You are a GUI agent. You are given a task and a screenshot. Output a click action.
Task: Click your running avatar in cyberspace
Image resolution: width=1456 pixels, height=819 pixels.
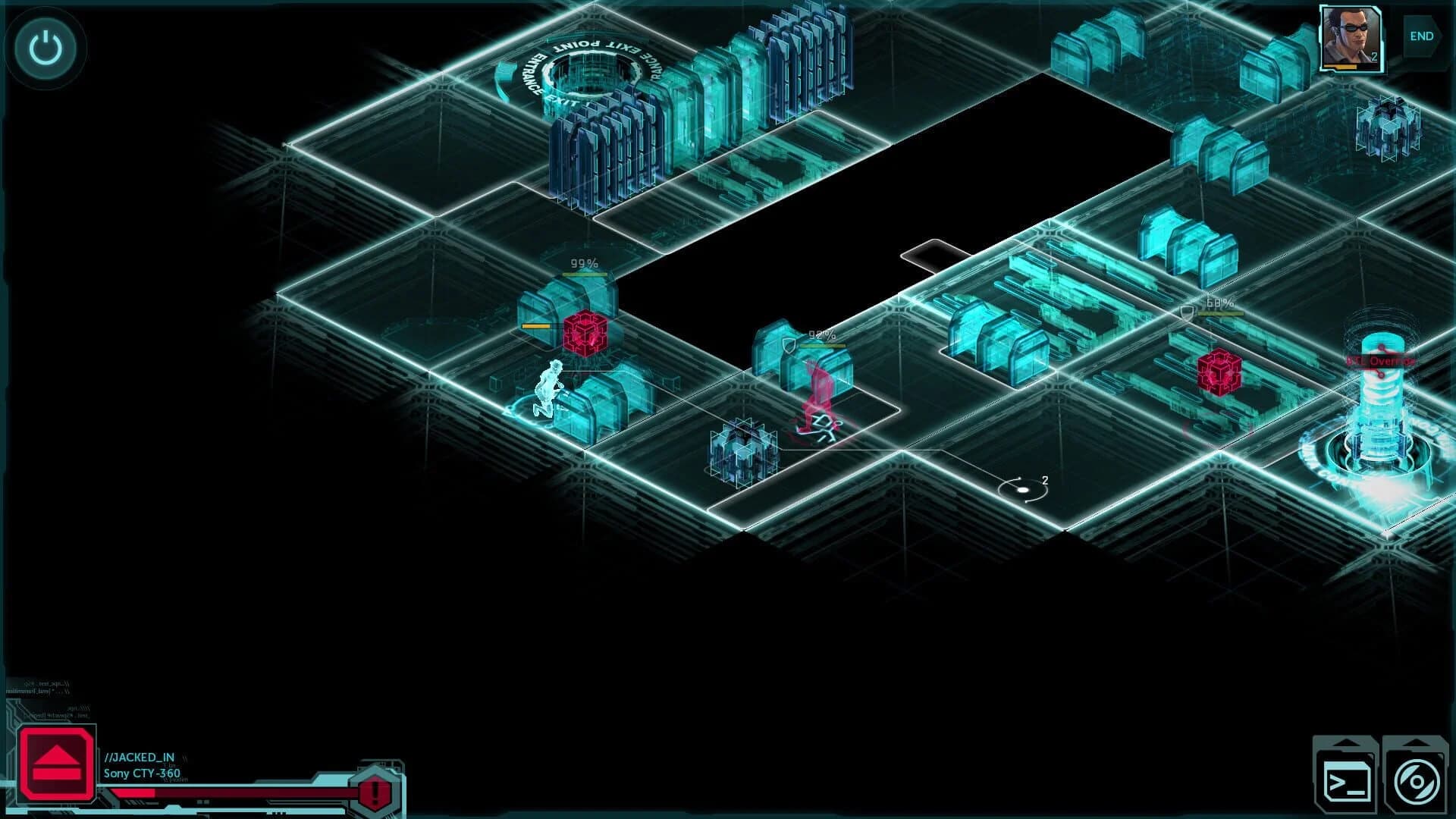548,387
